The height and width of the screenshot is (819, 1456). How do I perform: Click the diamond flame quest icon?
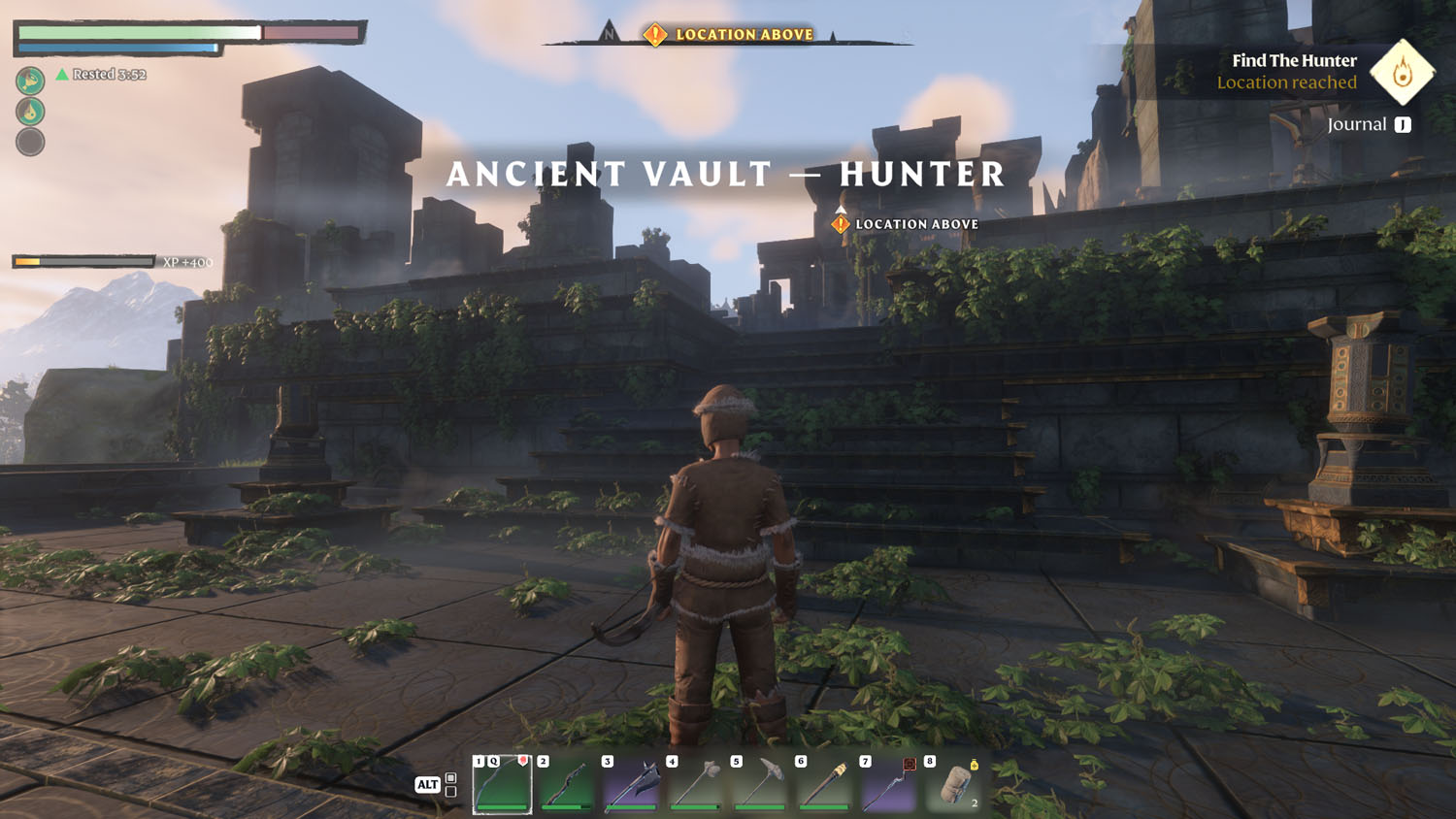pyautogui.click(x=1402, y=72)
